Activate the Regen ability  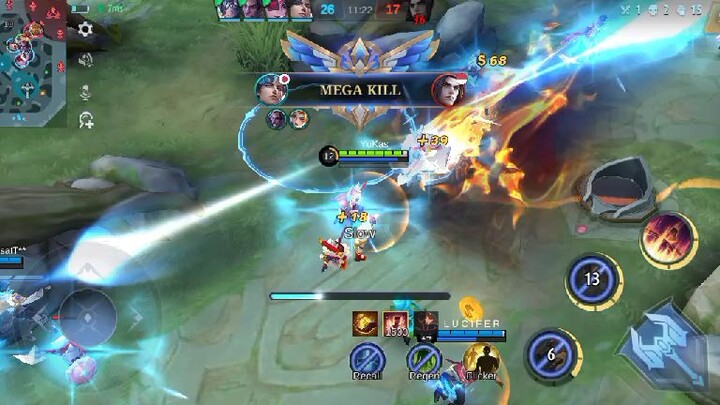(x=424, y=359)
